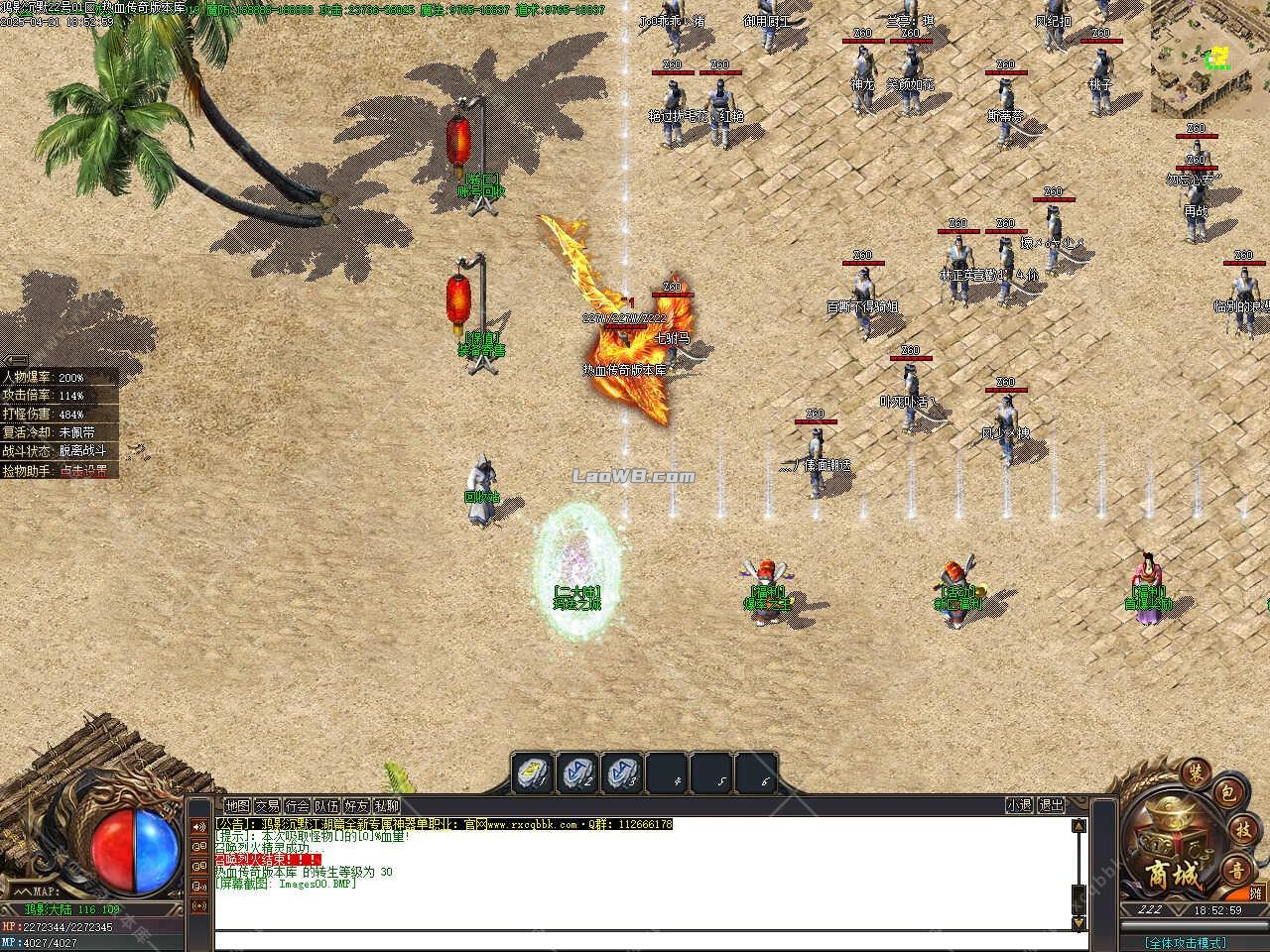Click the 点击设置 pickup helper link

83,471
